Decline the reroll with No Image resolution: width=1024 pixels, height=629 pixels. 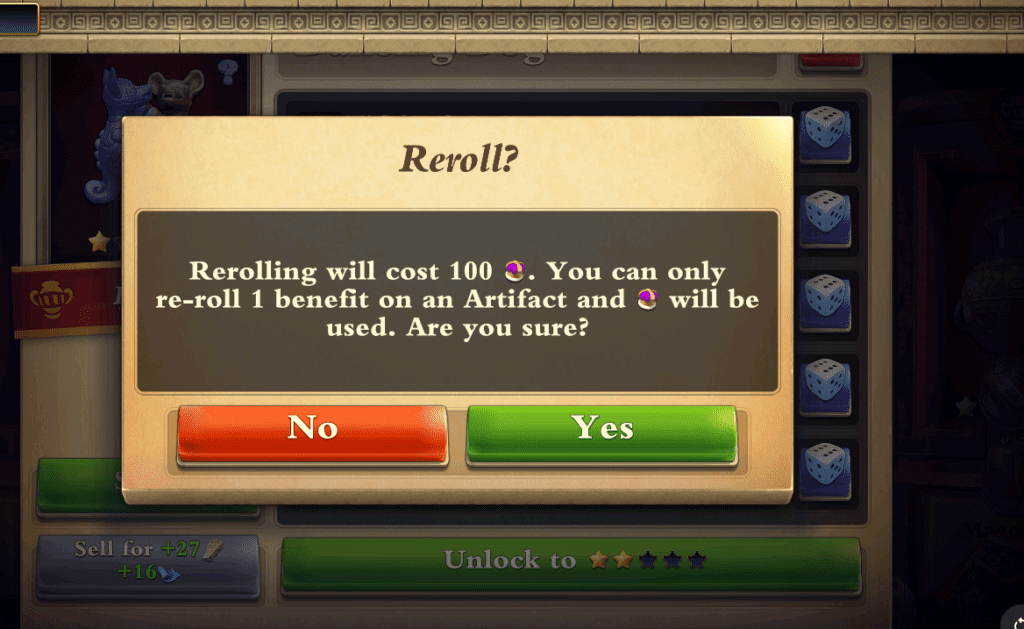coord(312,432)
